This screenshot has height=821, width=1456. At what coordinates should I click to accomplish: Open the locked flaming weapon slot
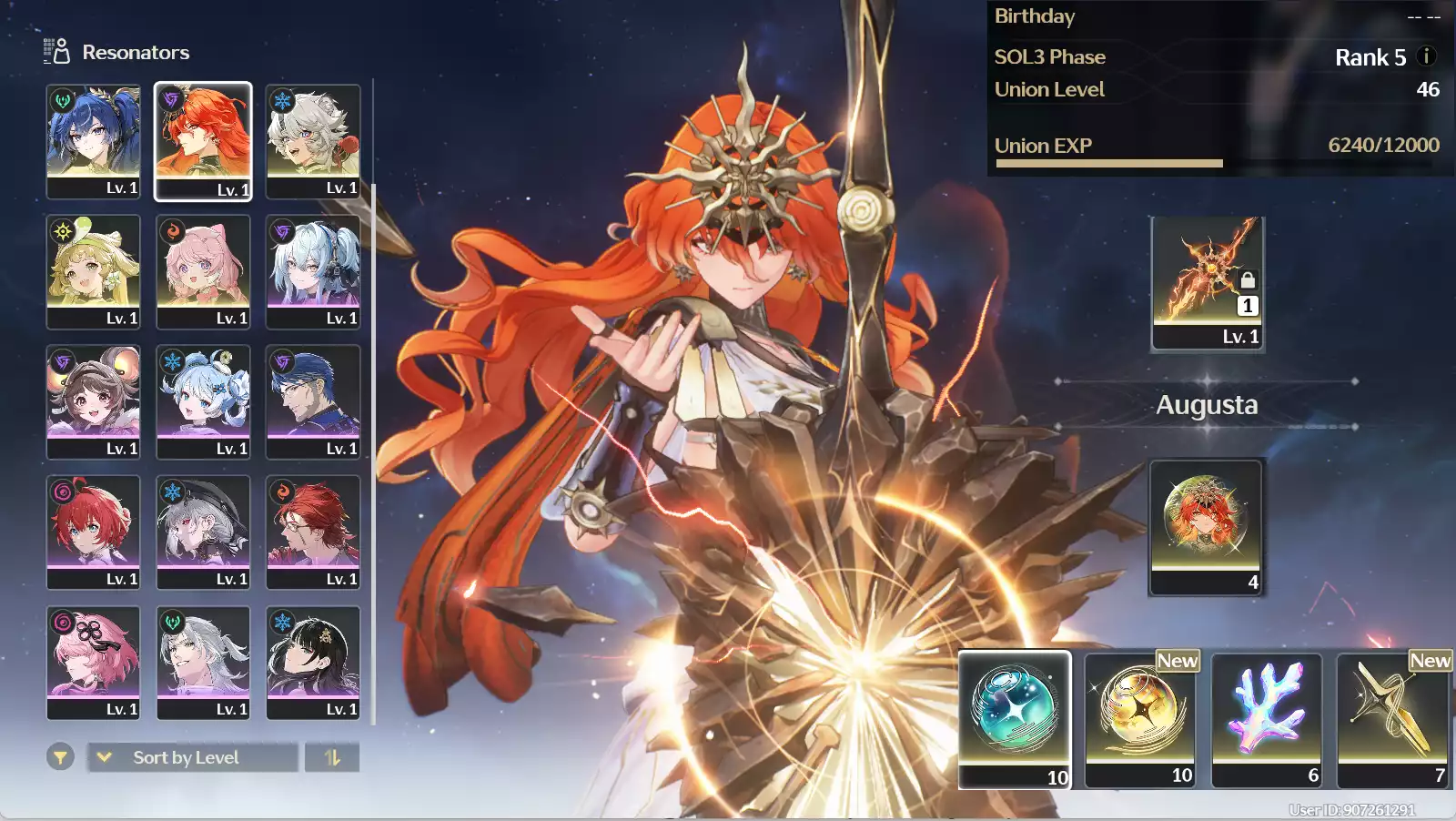1207,283
